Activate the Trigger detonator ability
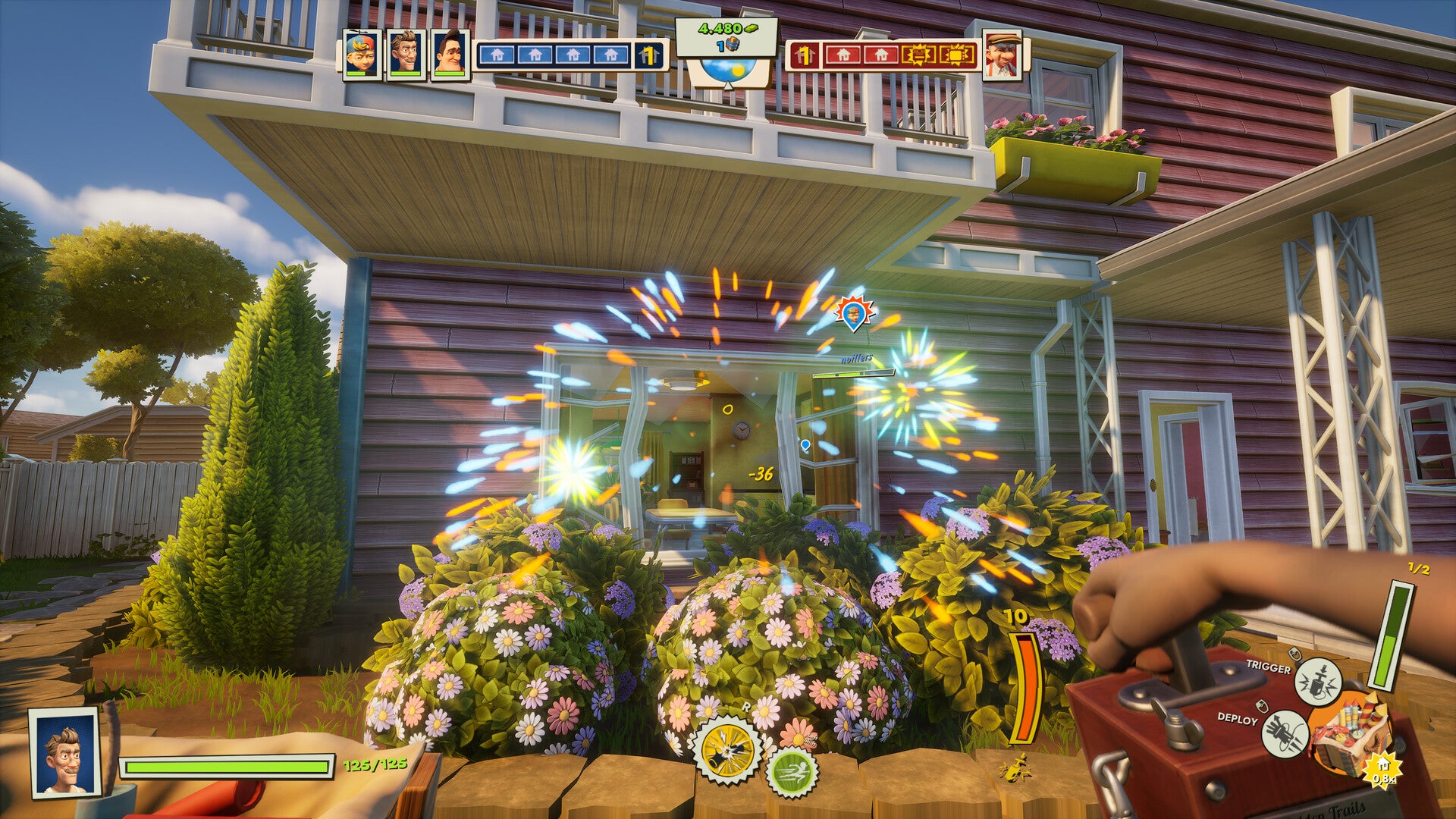Viewport: 1456px width, 819px height. pos(1317,681)
